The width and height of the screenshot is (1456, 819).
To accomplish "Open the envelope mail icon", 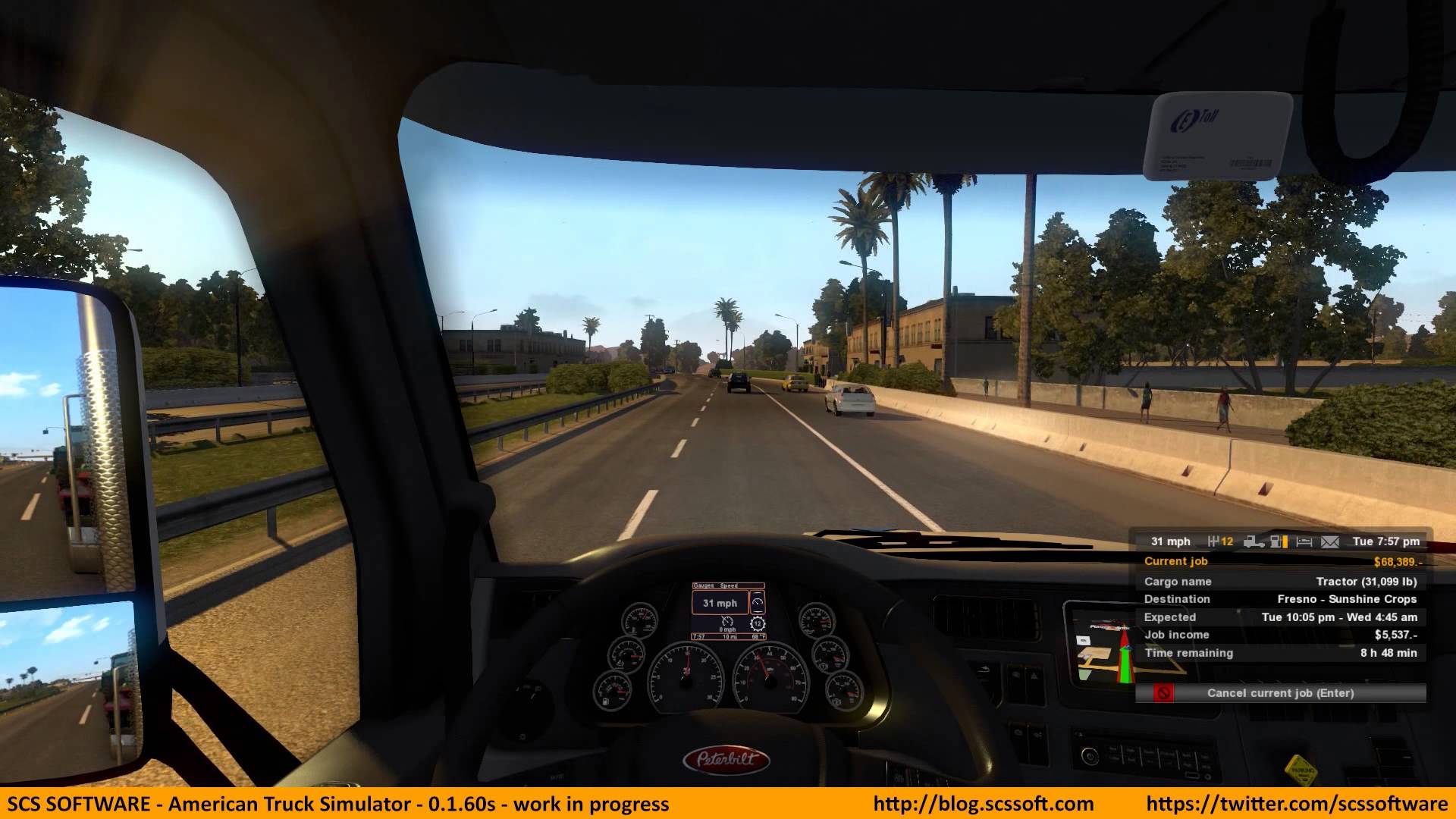I will (1330, 541).
